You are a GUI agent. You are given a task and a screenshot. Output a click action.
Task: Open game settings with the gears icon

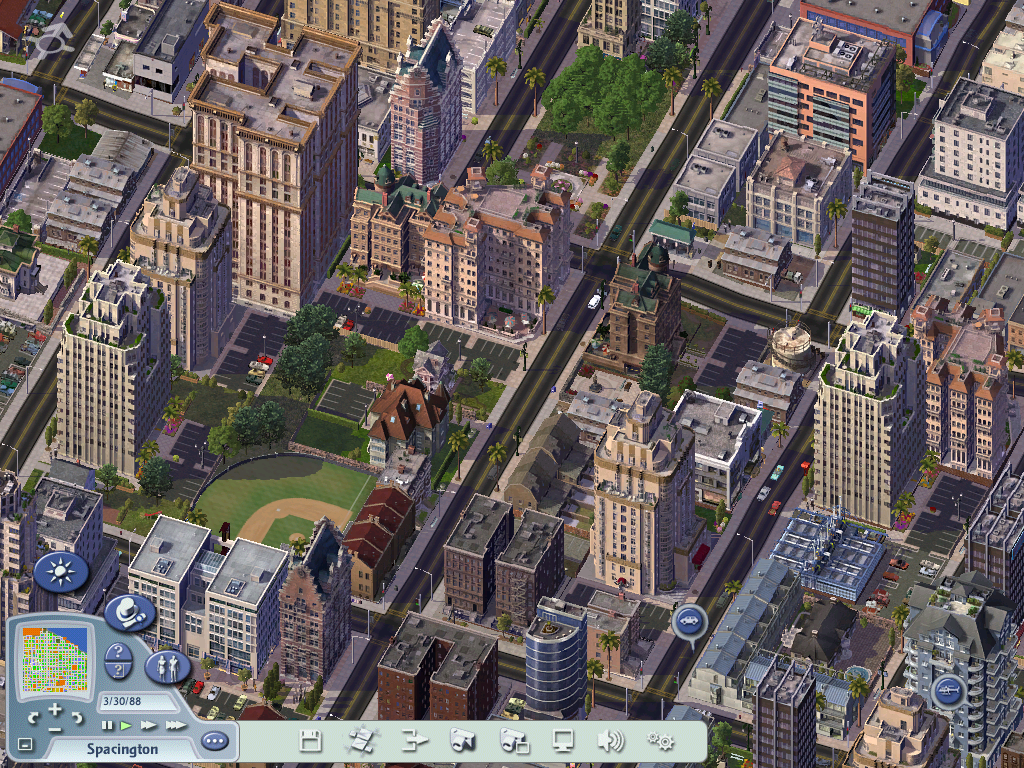click(x=660, y=741)
